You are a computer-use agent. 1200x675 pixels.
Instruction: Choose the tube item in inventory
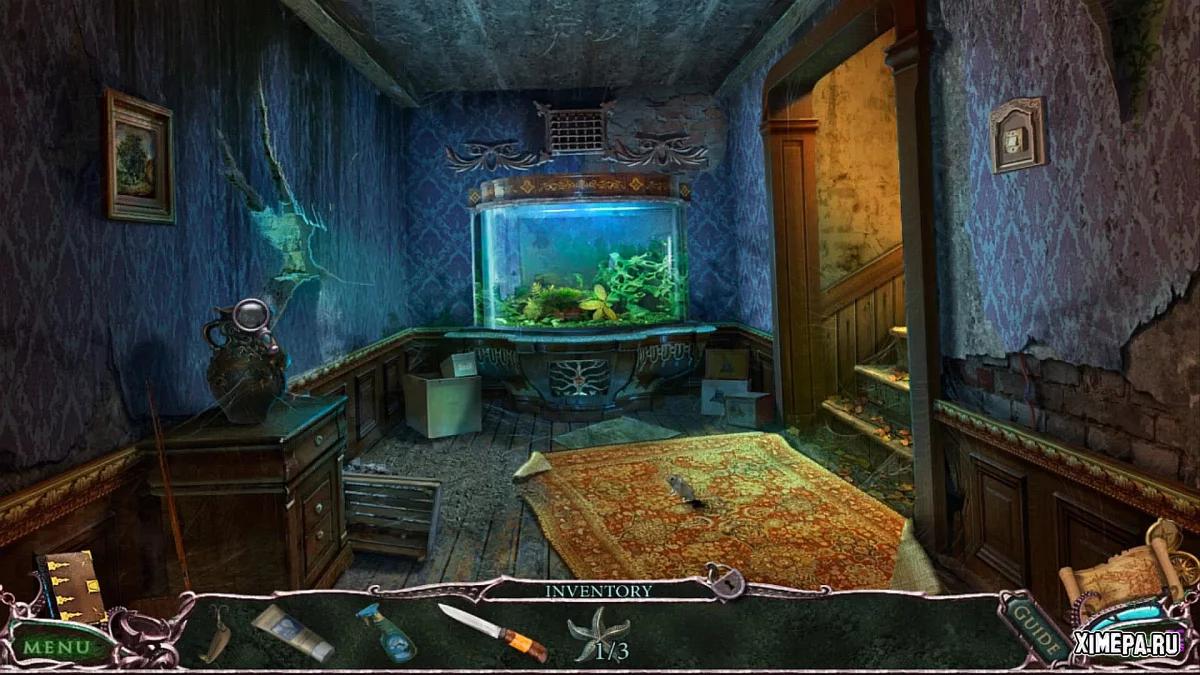click(x=292, y=632)
